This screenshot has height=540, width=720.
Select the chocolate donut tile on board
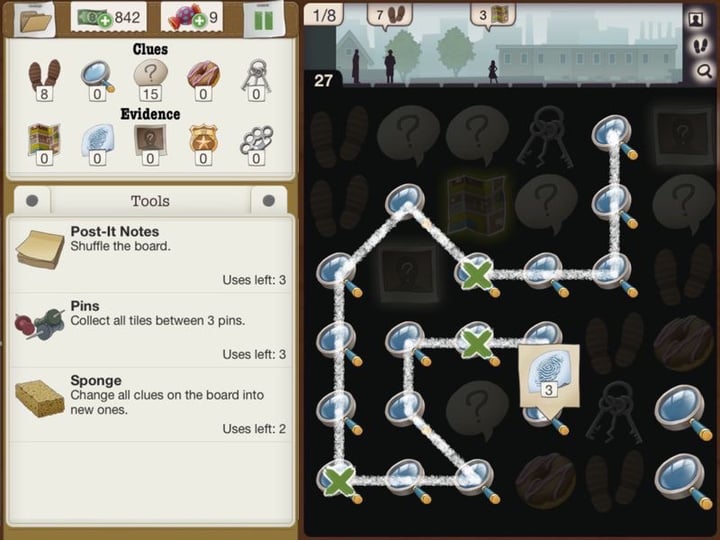point(683,343)
